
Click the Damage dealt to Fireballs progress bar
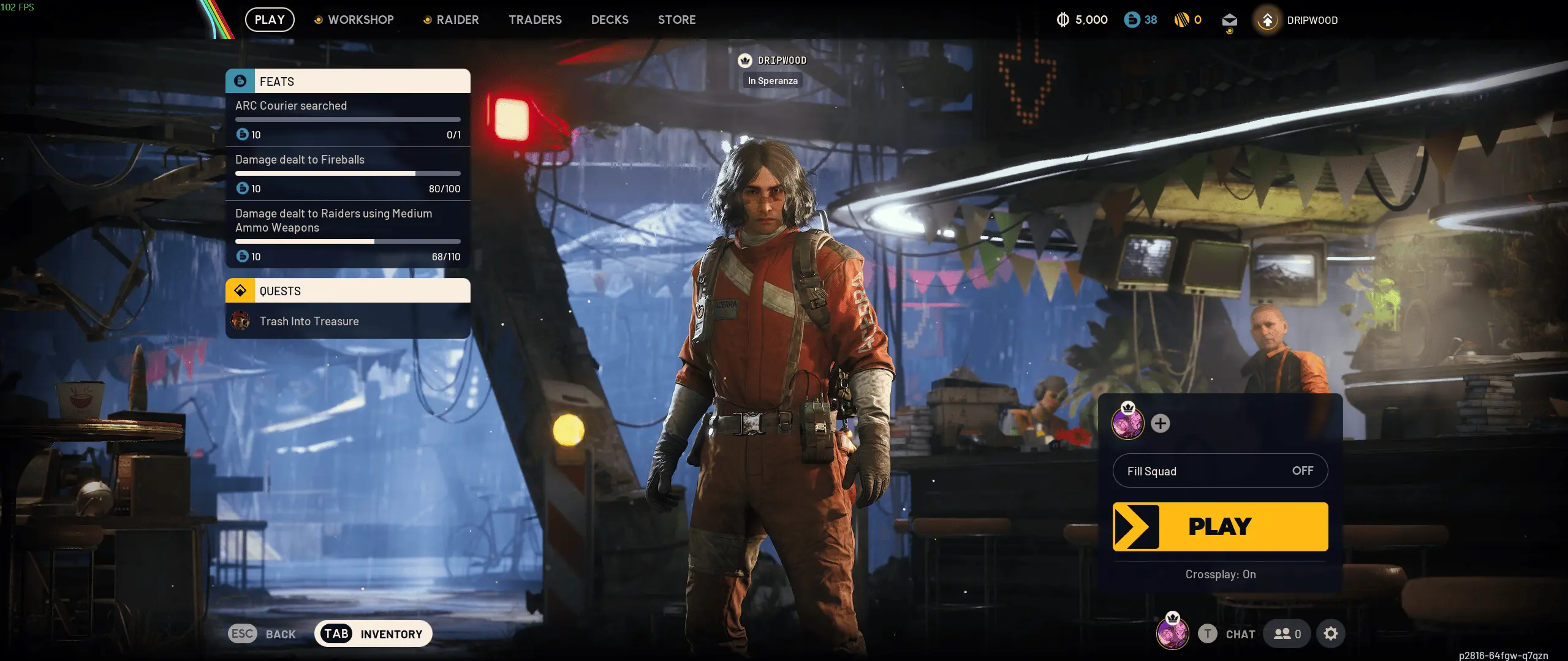click(x=347, y=173)
